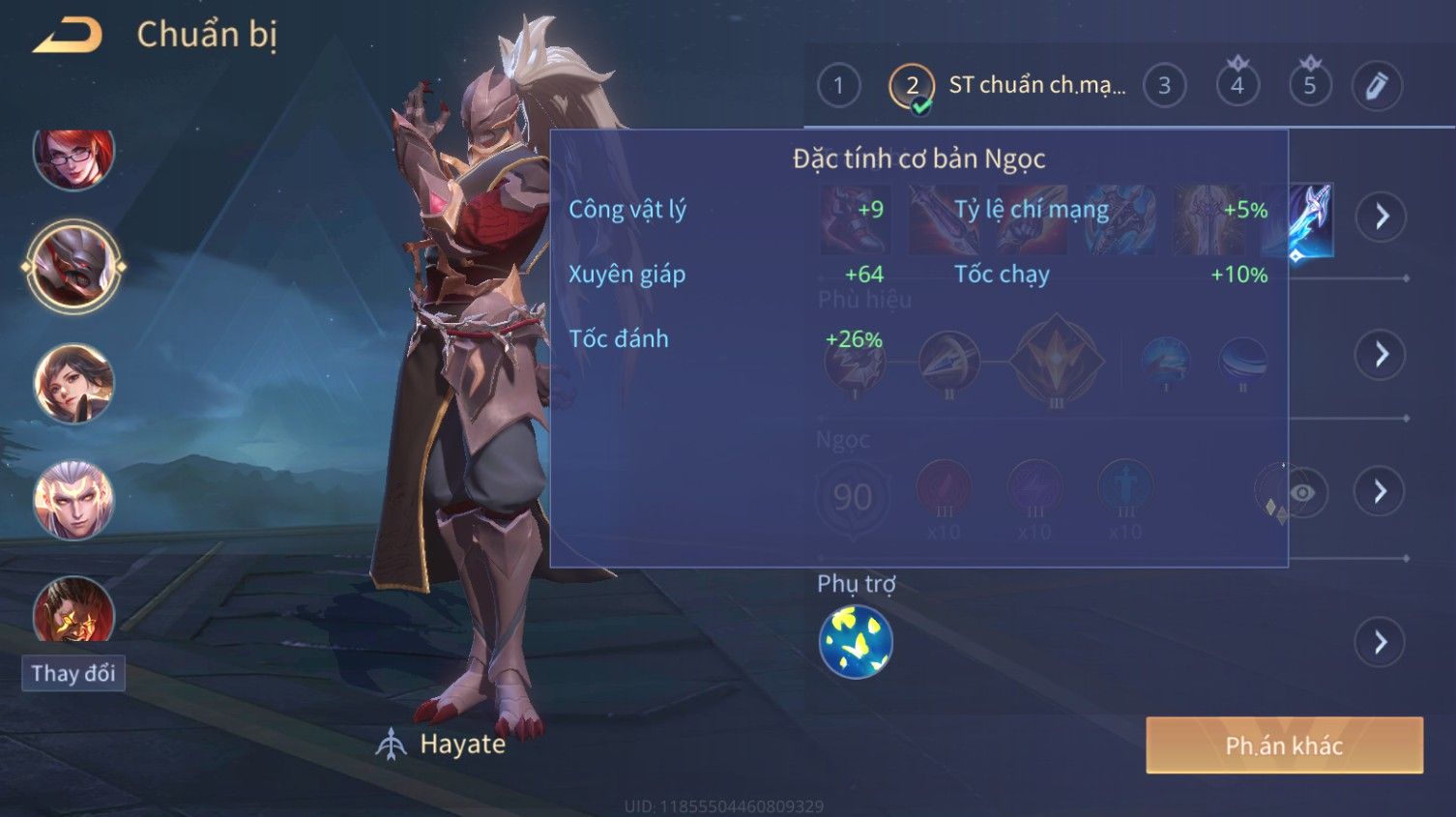Open the Phụ trợ talent selection arrow
The height and width of the screenshot is (817, 1456).
pyautogui.click(x=1381, y=642)
